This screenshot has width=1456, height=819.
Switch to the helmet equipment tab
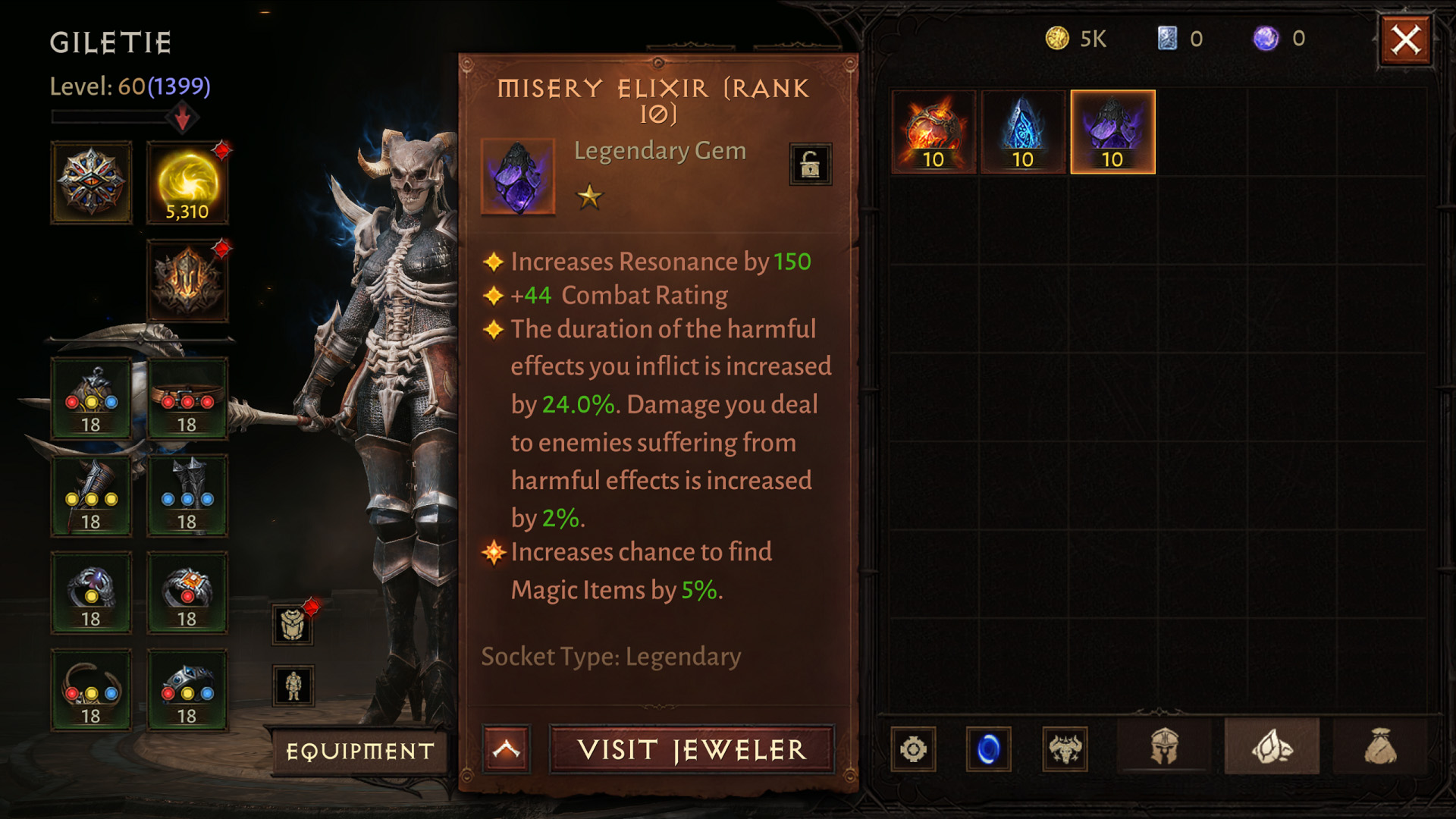point(1164,748)
